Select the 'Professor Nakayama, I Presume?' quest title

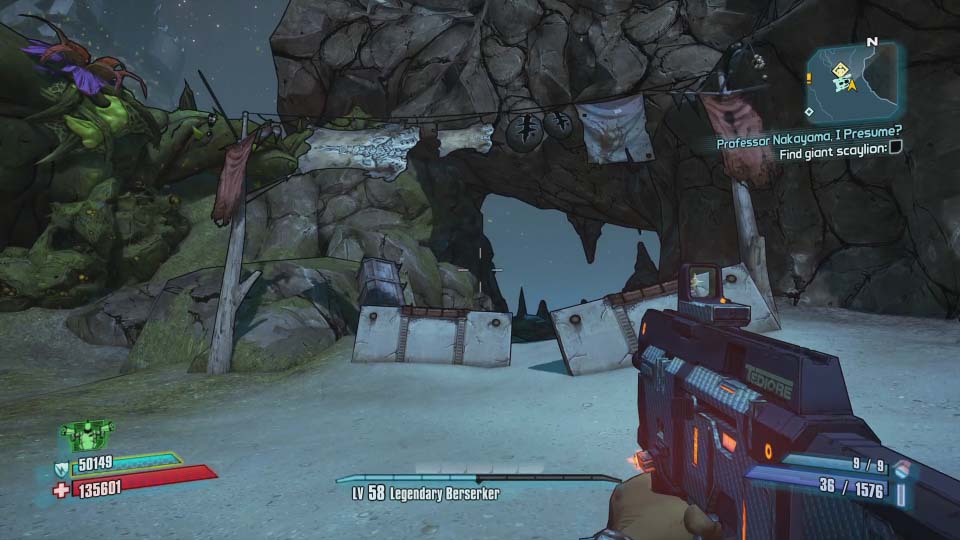coord(809,142)
